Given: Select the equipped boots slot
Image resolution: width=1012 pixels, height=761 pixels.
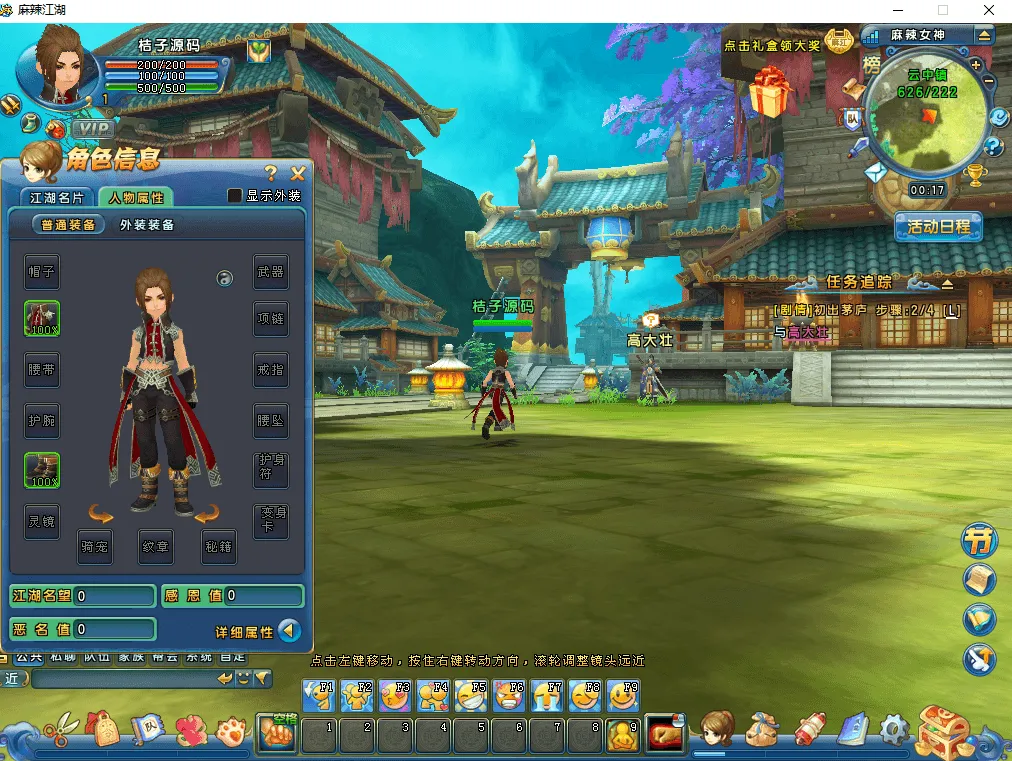Looking at the screenshot, I should click(x=42, y=470).
